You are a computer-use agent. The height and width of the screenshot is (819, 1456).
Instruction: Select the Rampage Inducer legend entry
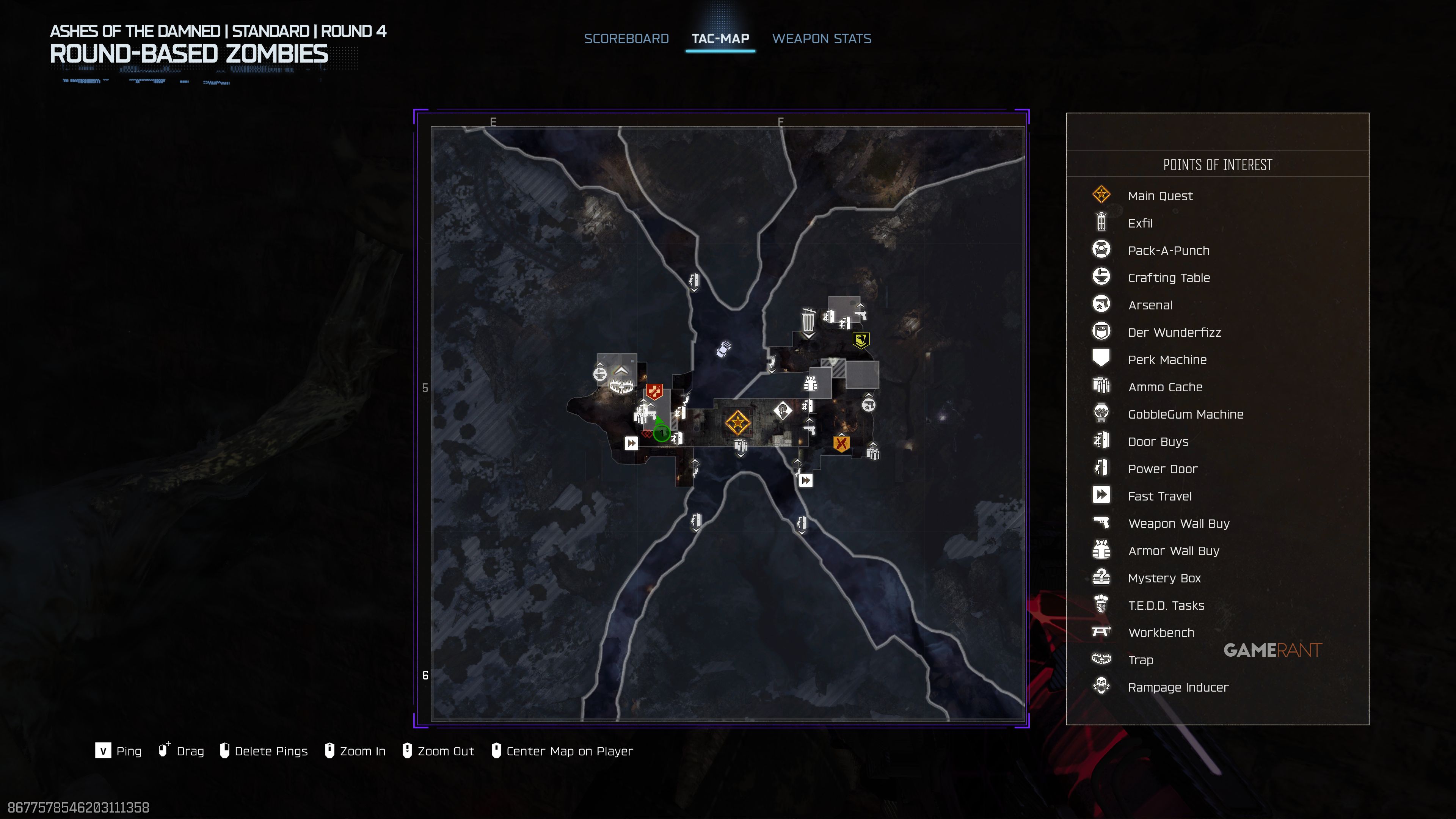(x=1178, y=687)
